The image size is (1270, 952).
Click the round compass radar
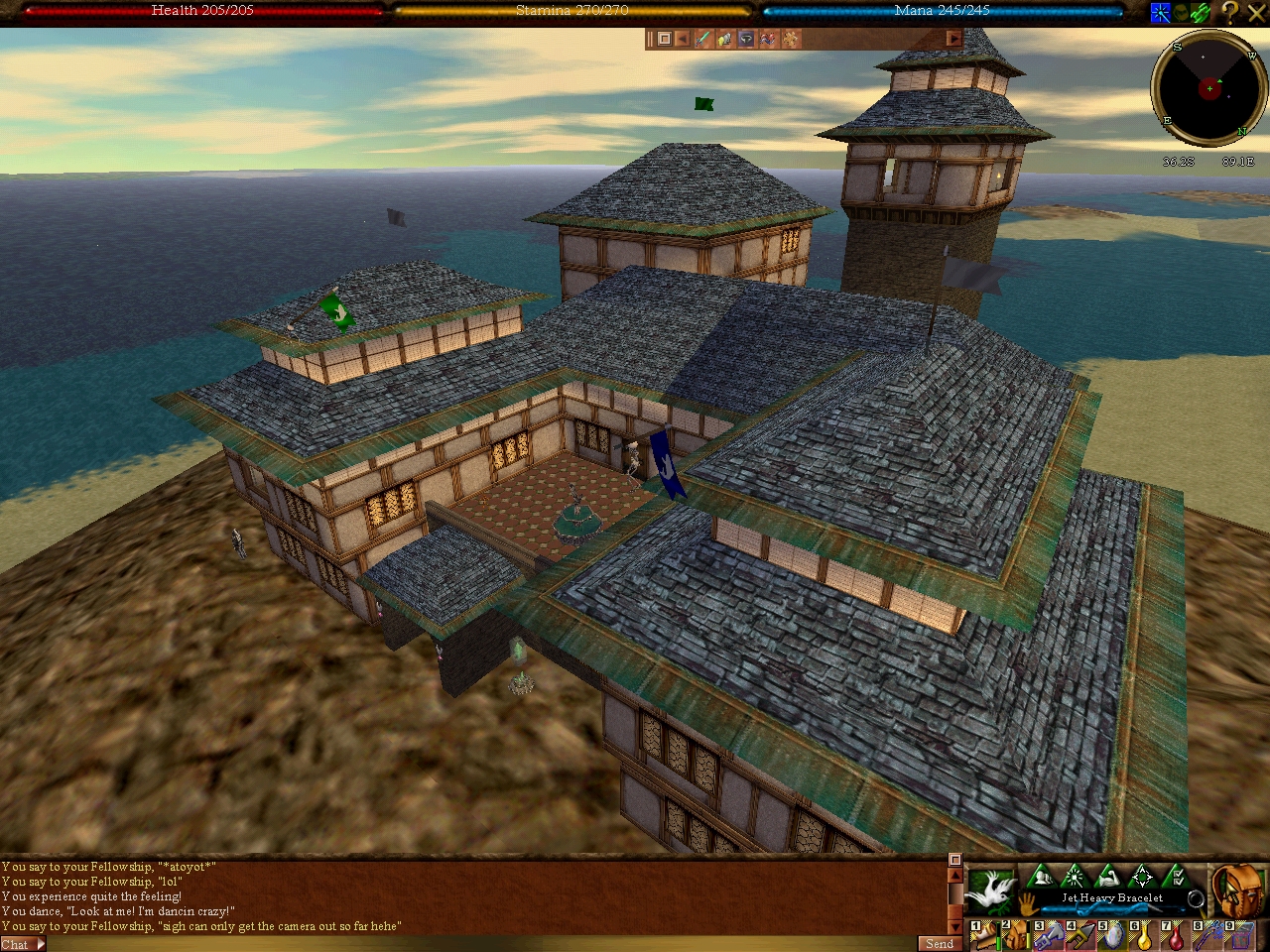(1208, 88)
